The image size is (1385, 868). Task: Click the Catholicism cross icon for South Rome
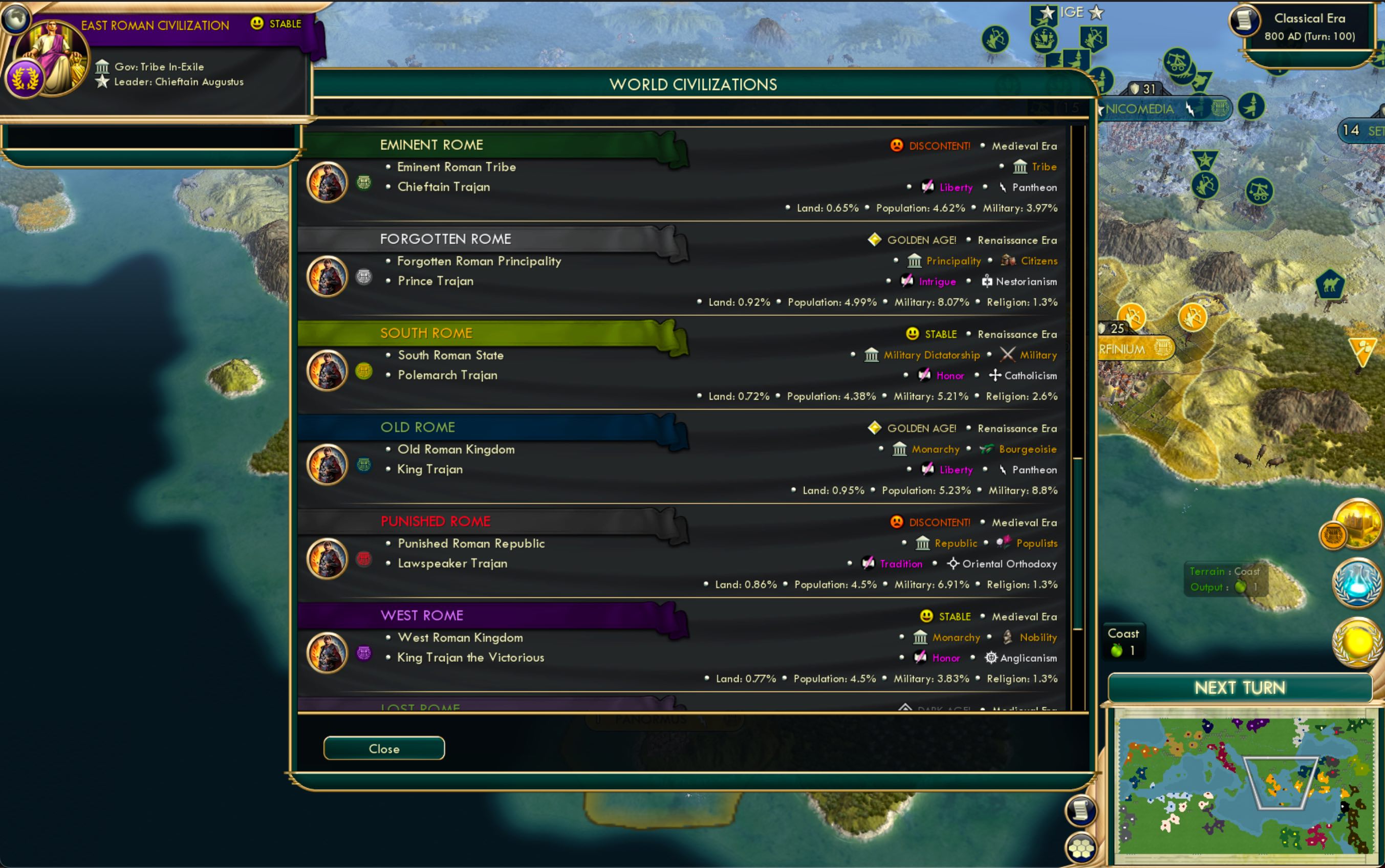[996, 376]
